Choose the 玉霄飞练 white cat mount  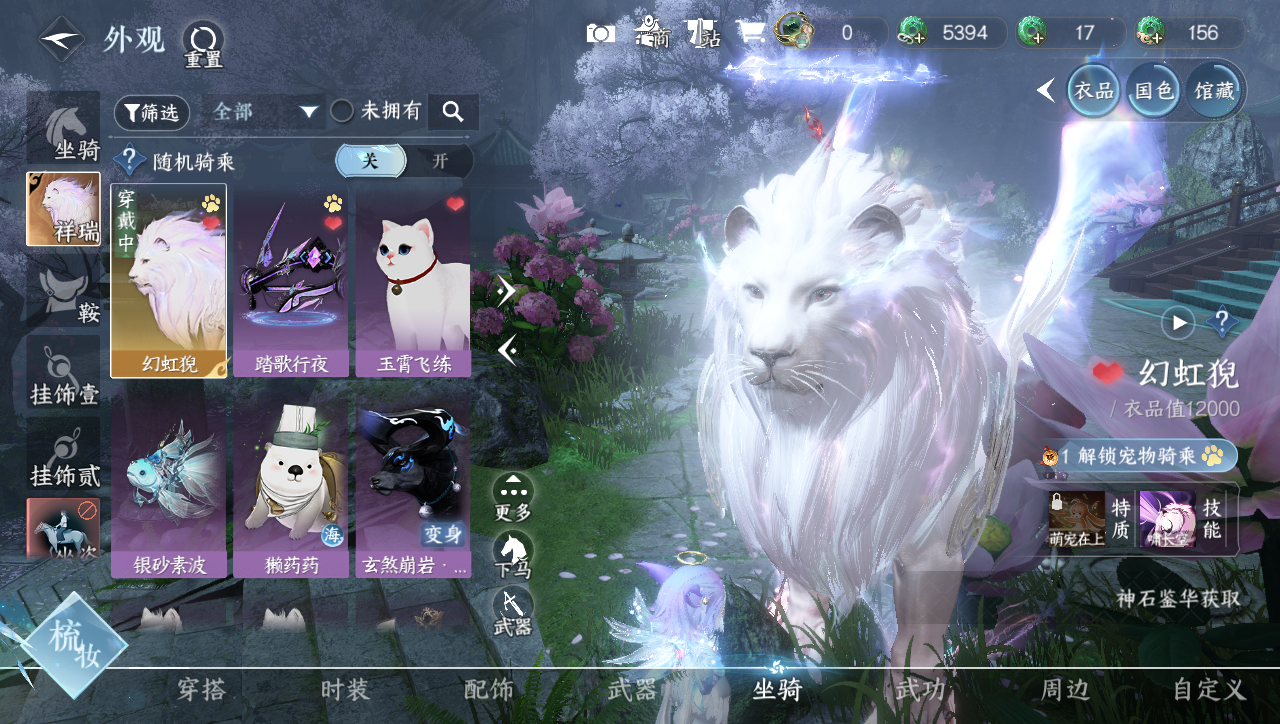(x=413, y=282)
